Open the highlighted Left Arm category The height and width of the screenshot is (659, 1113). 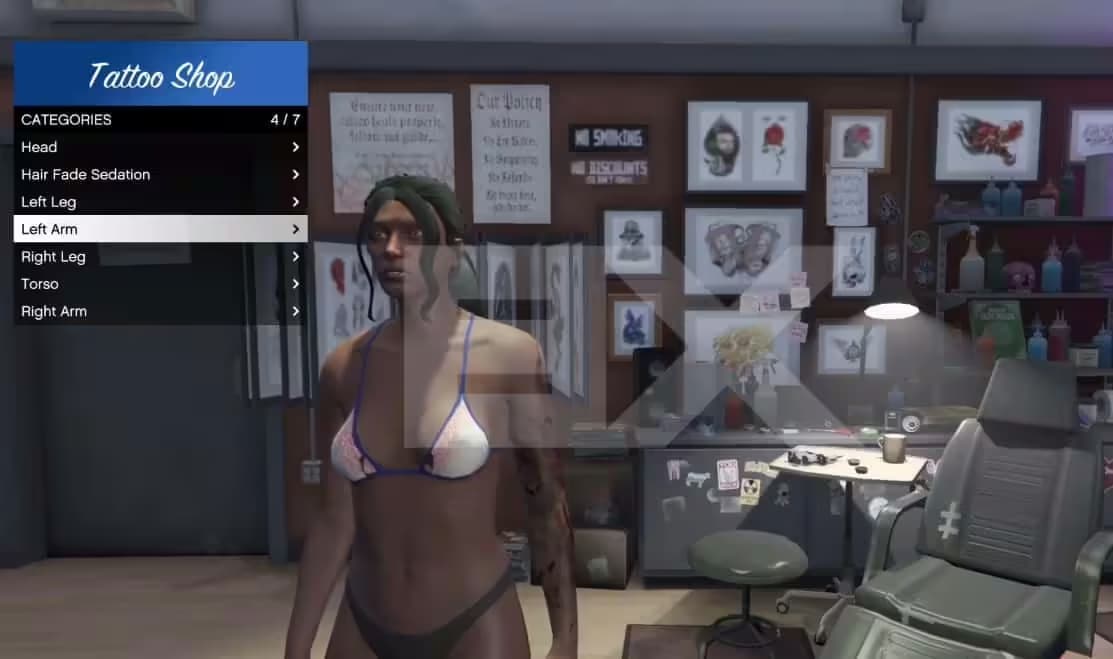click(160, 229)
